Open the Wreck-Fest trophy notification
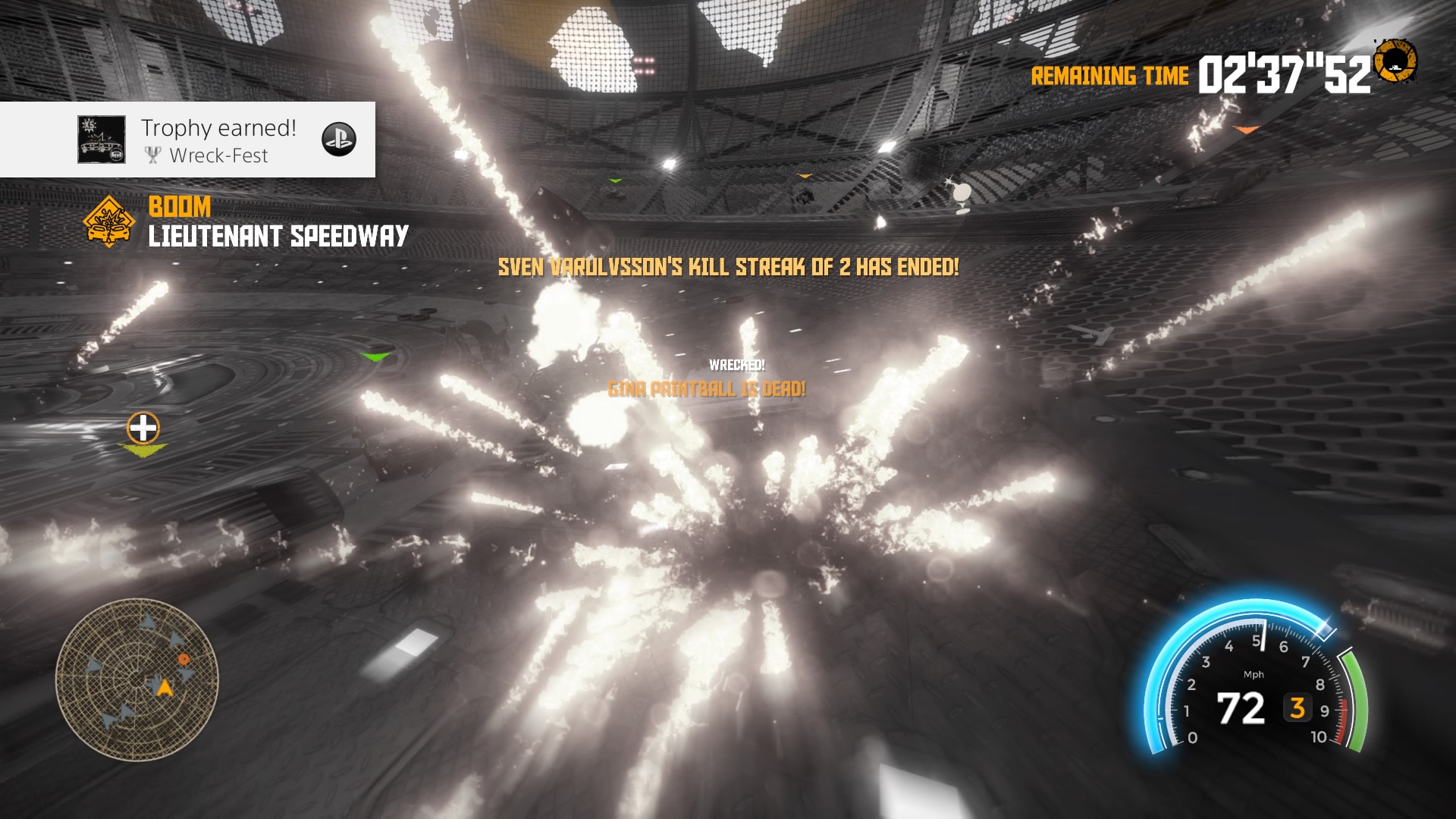 (218, 140)
